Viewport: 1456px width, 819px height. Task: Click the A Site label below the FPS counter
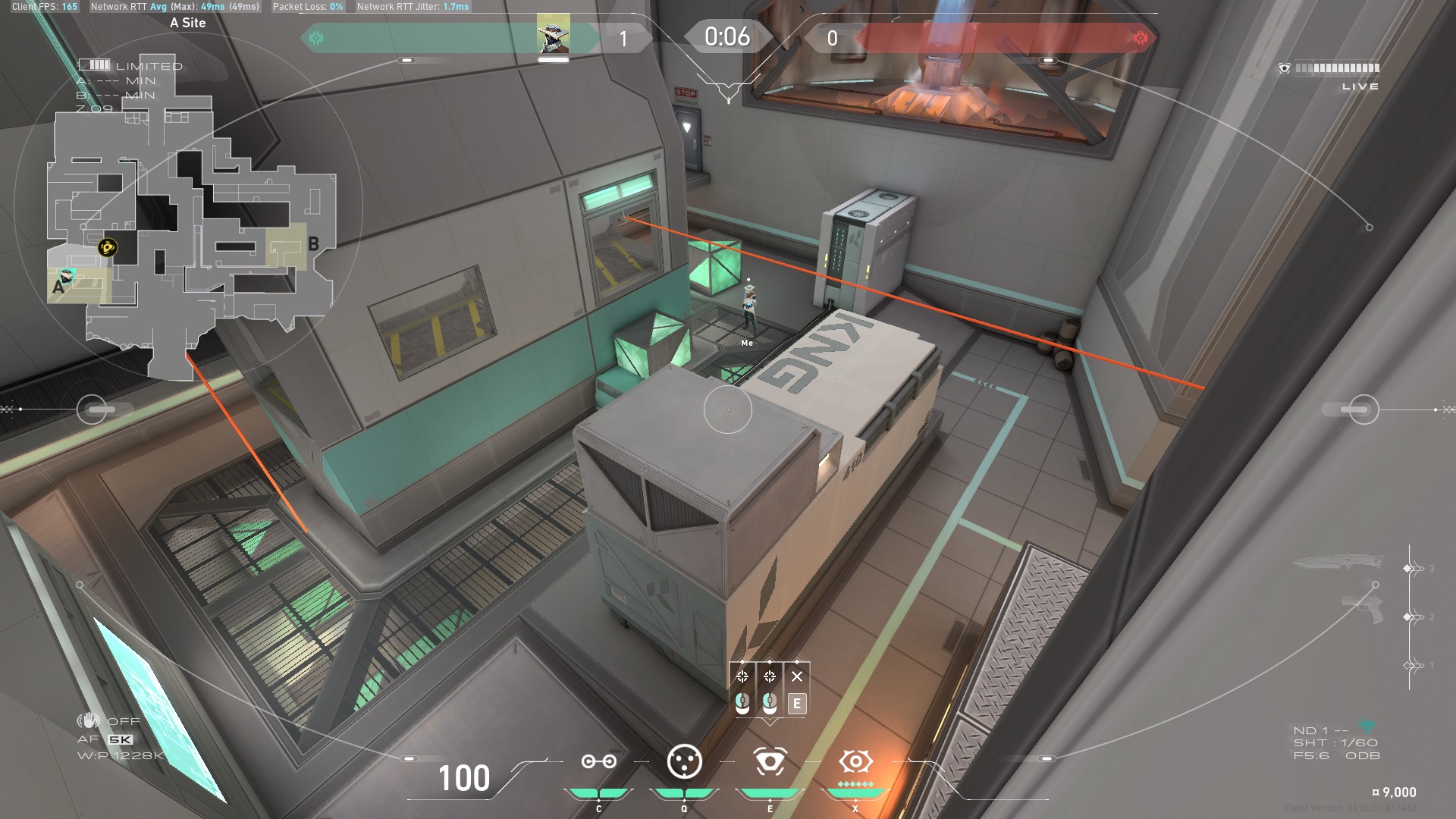pos(187,23)
